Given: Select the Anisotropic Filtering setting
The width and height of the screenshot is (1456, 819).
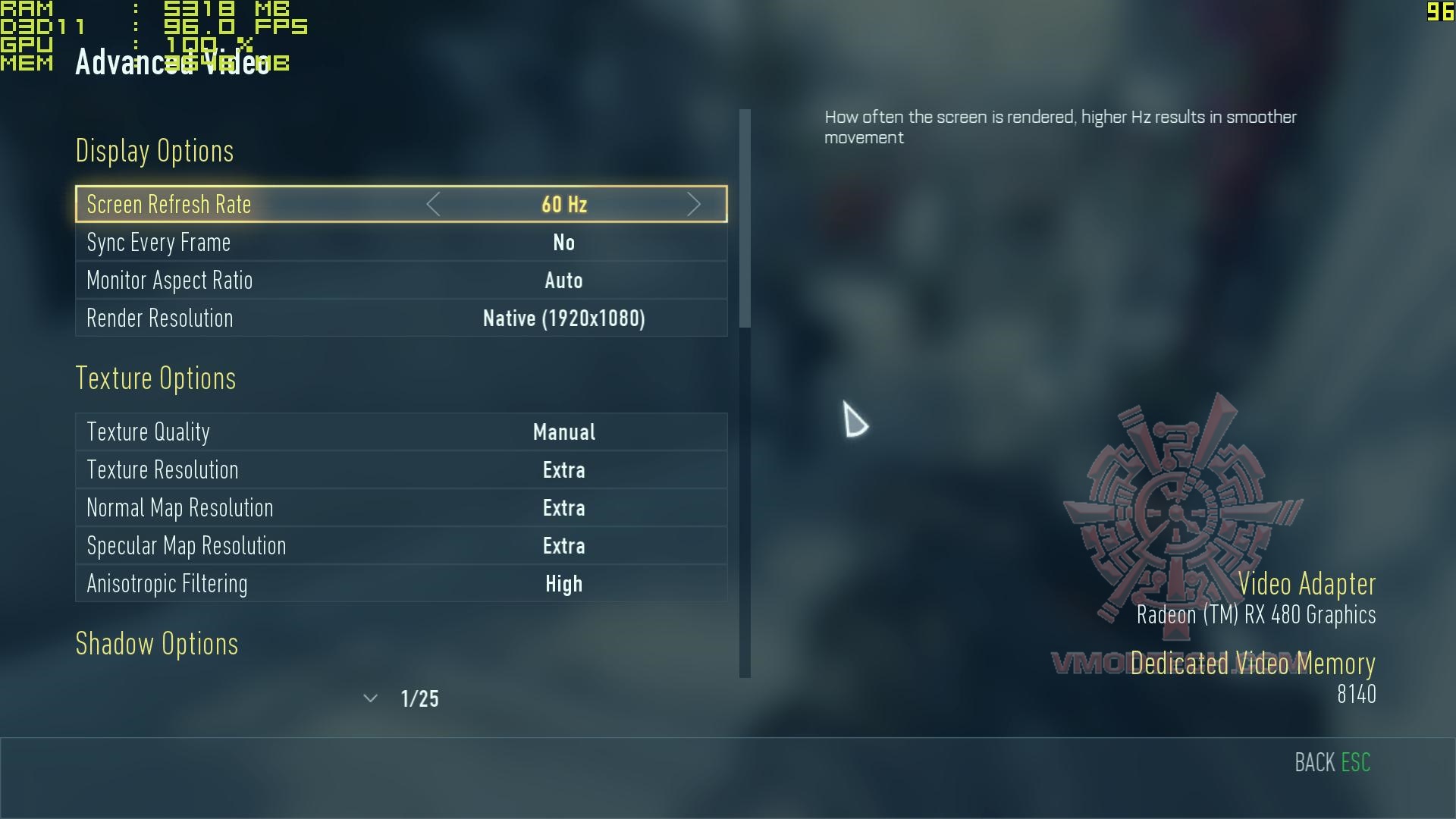Looking at the screenshot, I should [x=400, y=584].
